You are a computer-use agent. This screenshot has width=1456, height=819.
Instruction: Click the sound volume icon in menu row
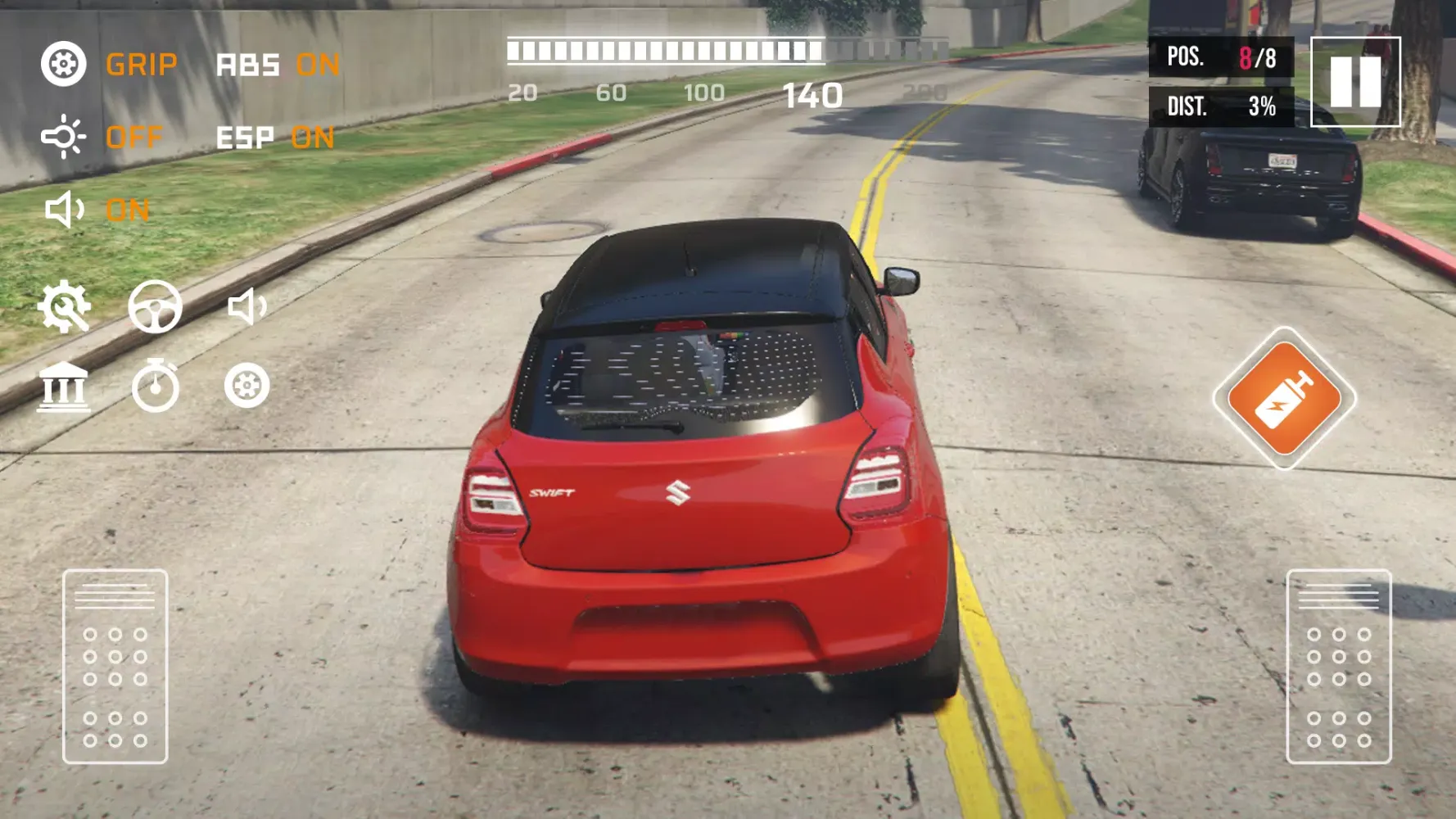[x=247, y=307]
